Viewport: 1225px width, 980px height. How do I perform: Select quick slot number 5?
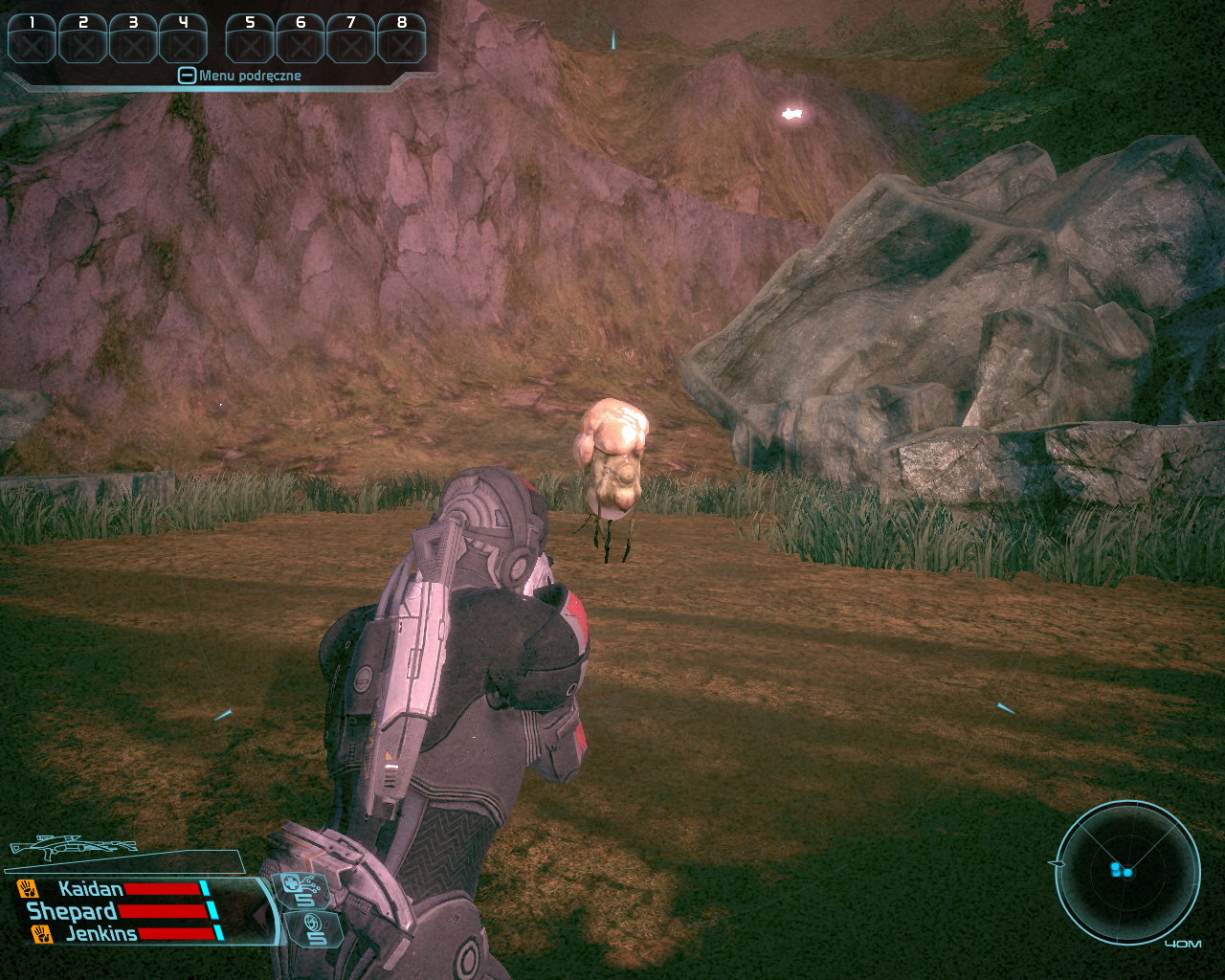coord(250,39)
